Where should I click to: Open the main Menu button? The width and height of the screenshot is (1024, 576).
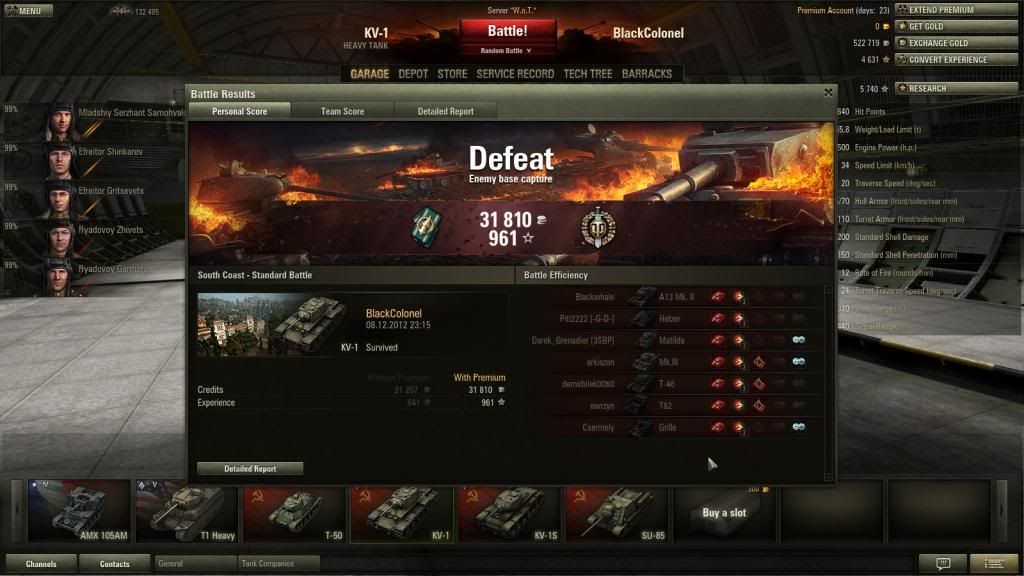(29, 11)
